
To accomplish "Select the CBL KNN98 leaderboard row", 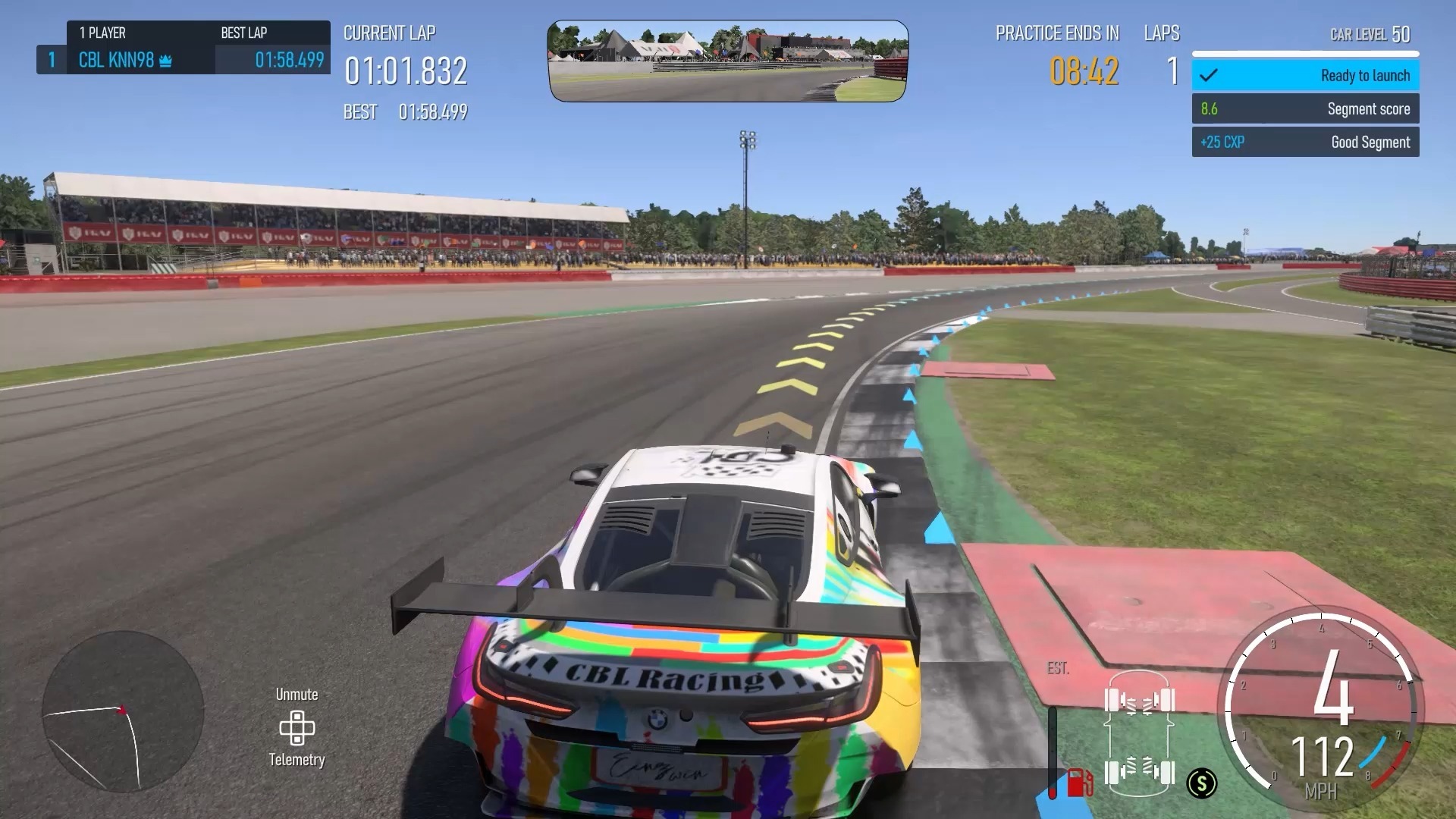I will tap(184, 60).
